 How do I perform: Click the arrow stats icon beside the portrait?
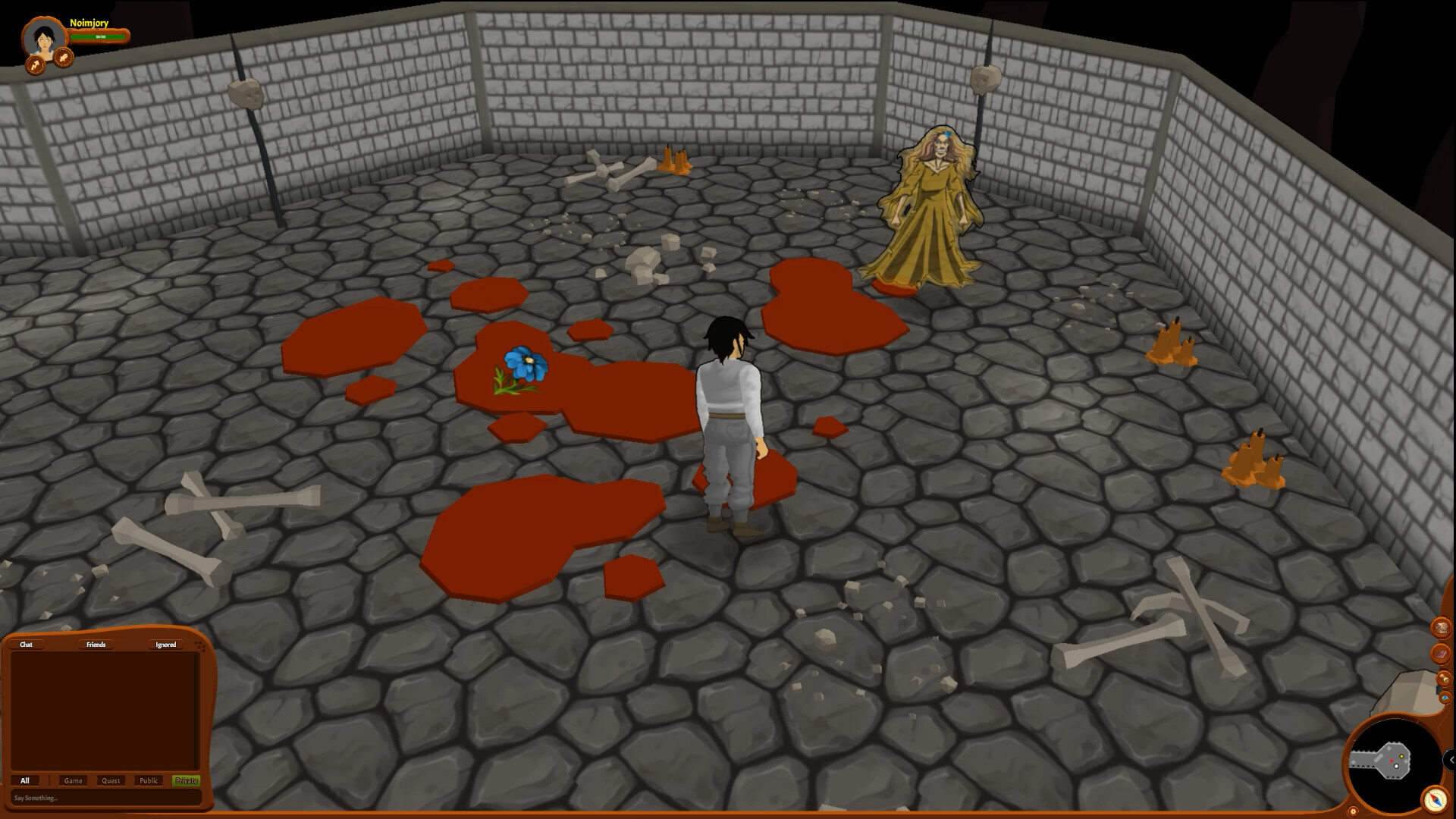tap(36, 65)
